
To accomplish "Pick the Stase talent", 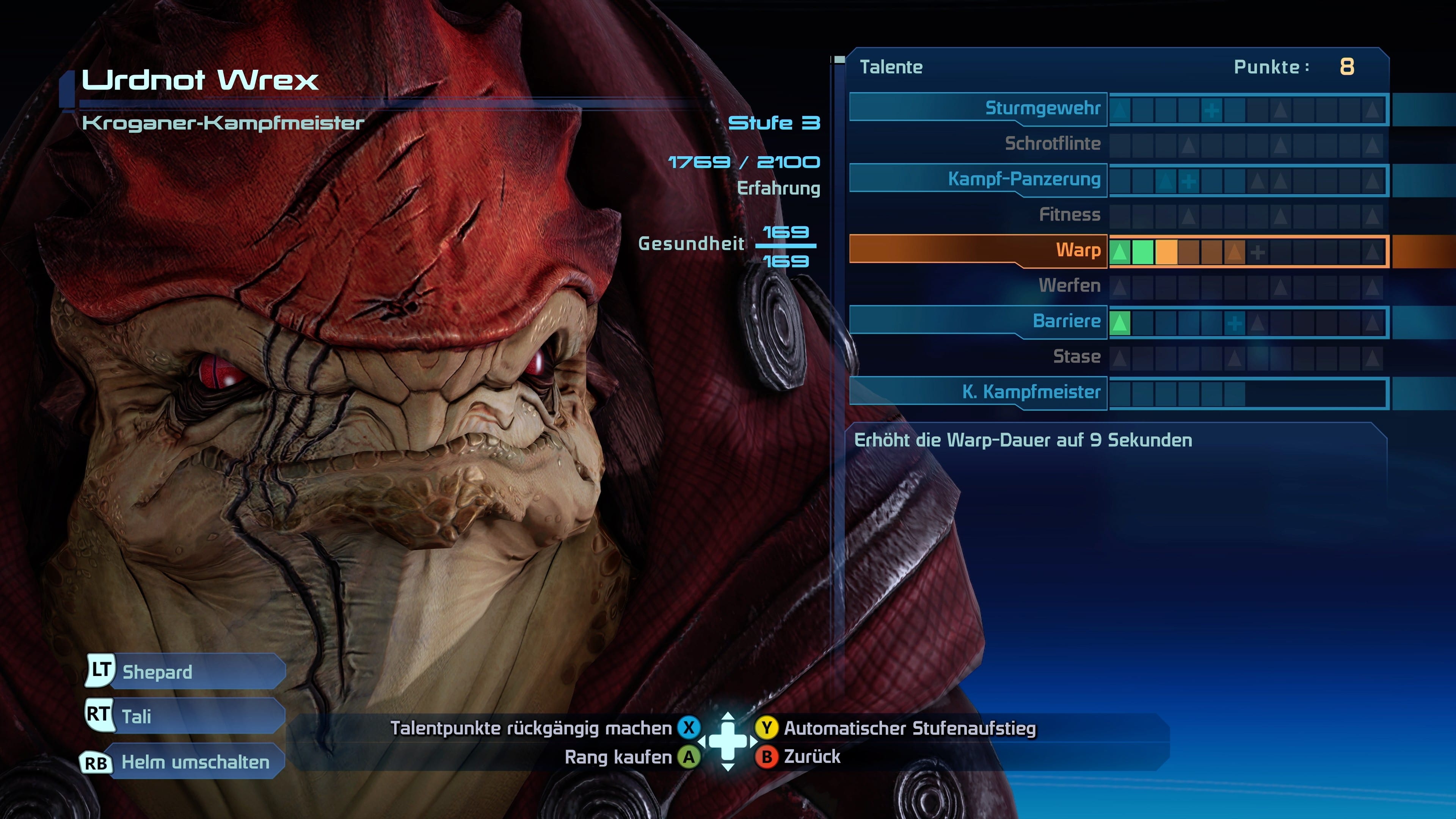I will pyautogui.click(x=1076, y=357).
